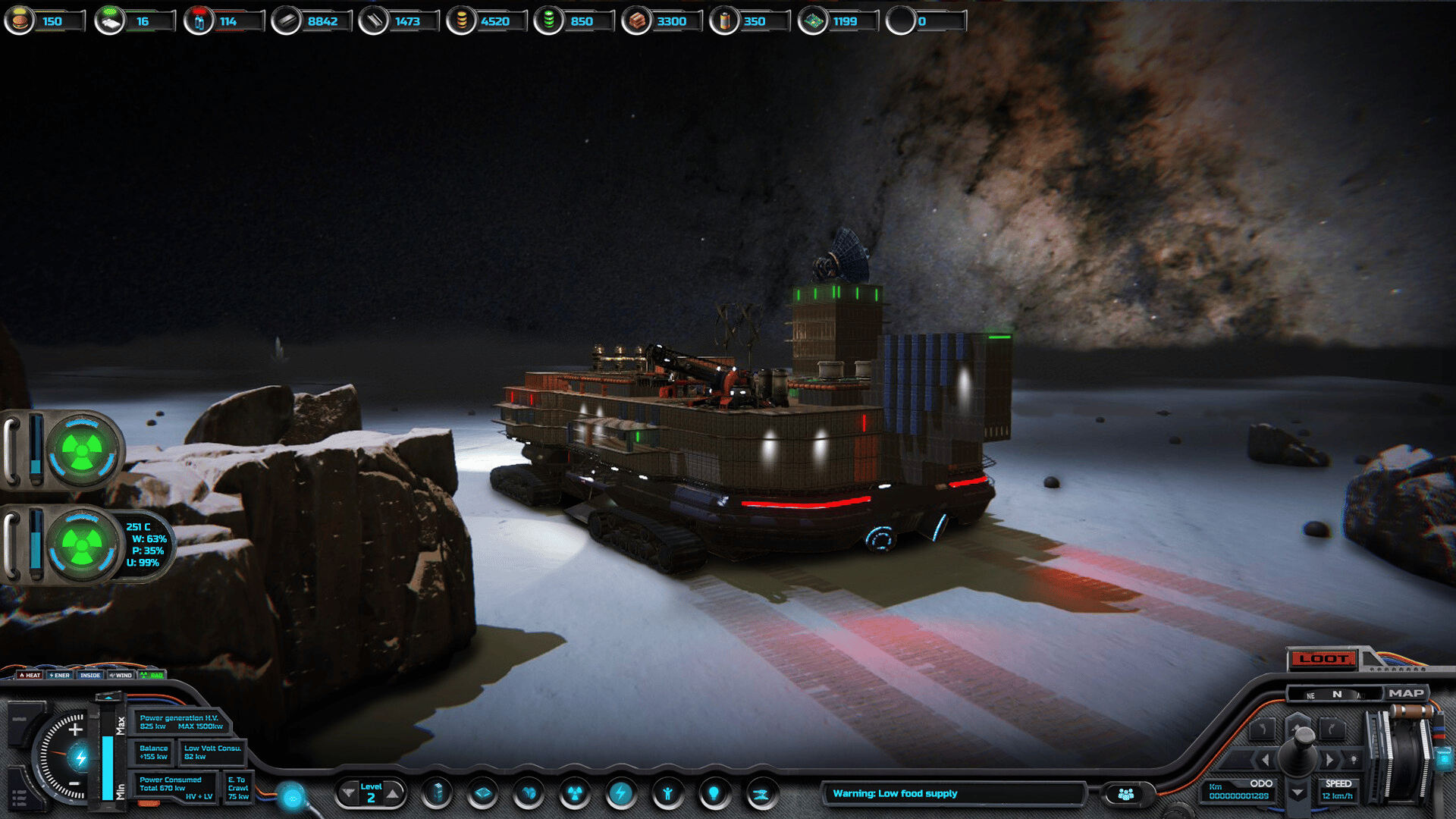The width and height of the screenshot is (1456, 819).
Task: Open the crew people panel button
Action: (x=1126, y=794)
